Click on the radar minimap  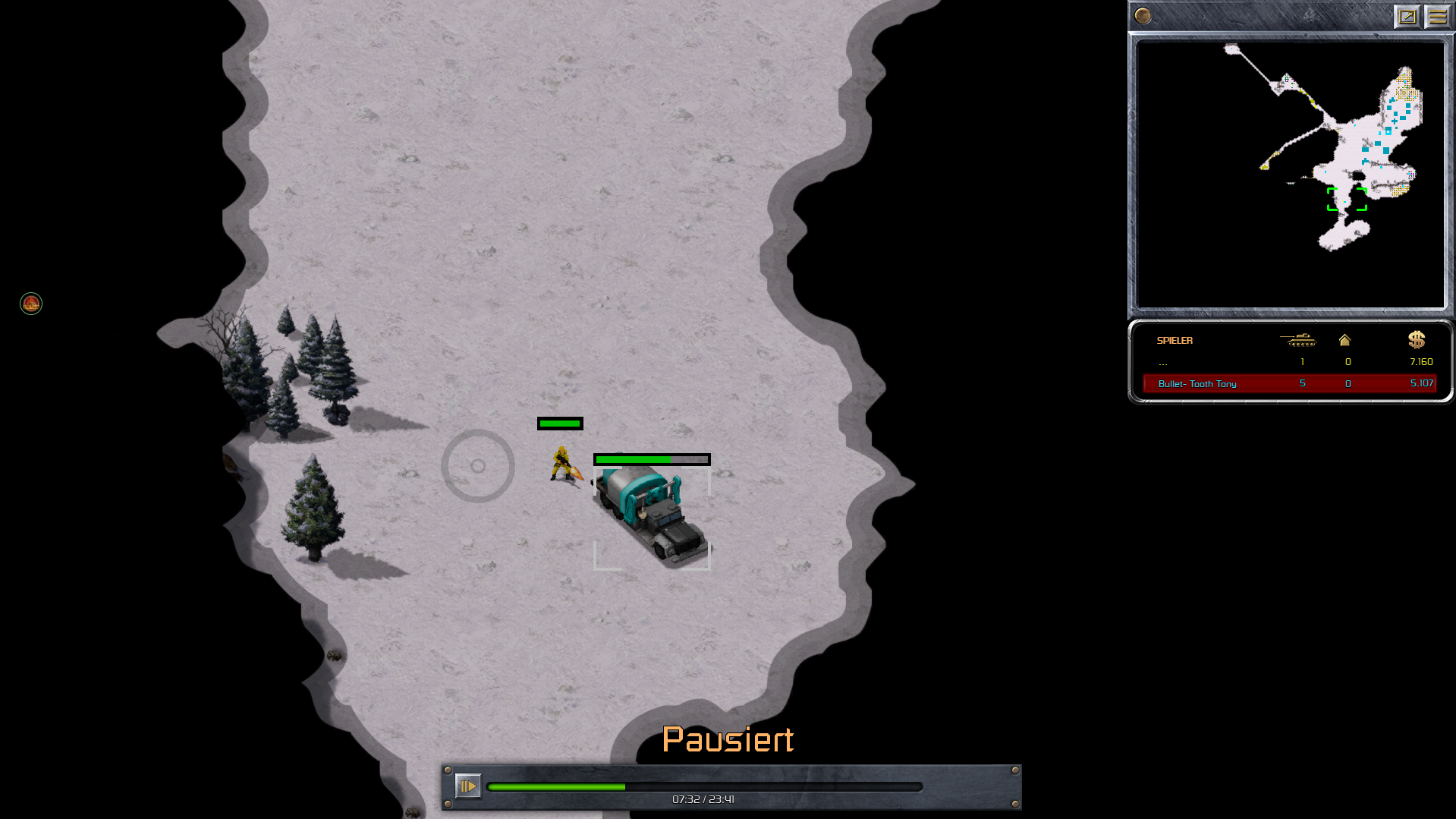coord(1290,175)
